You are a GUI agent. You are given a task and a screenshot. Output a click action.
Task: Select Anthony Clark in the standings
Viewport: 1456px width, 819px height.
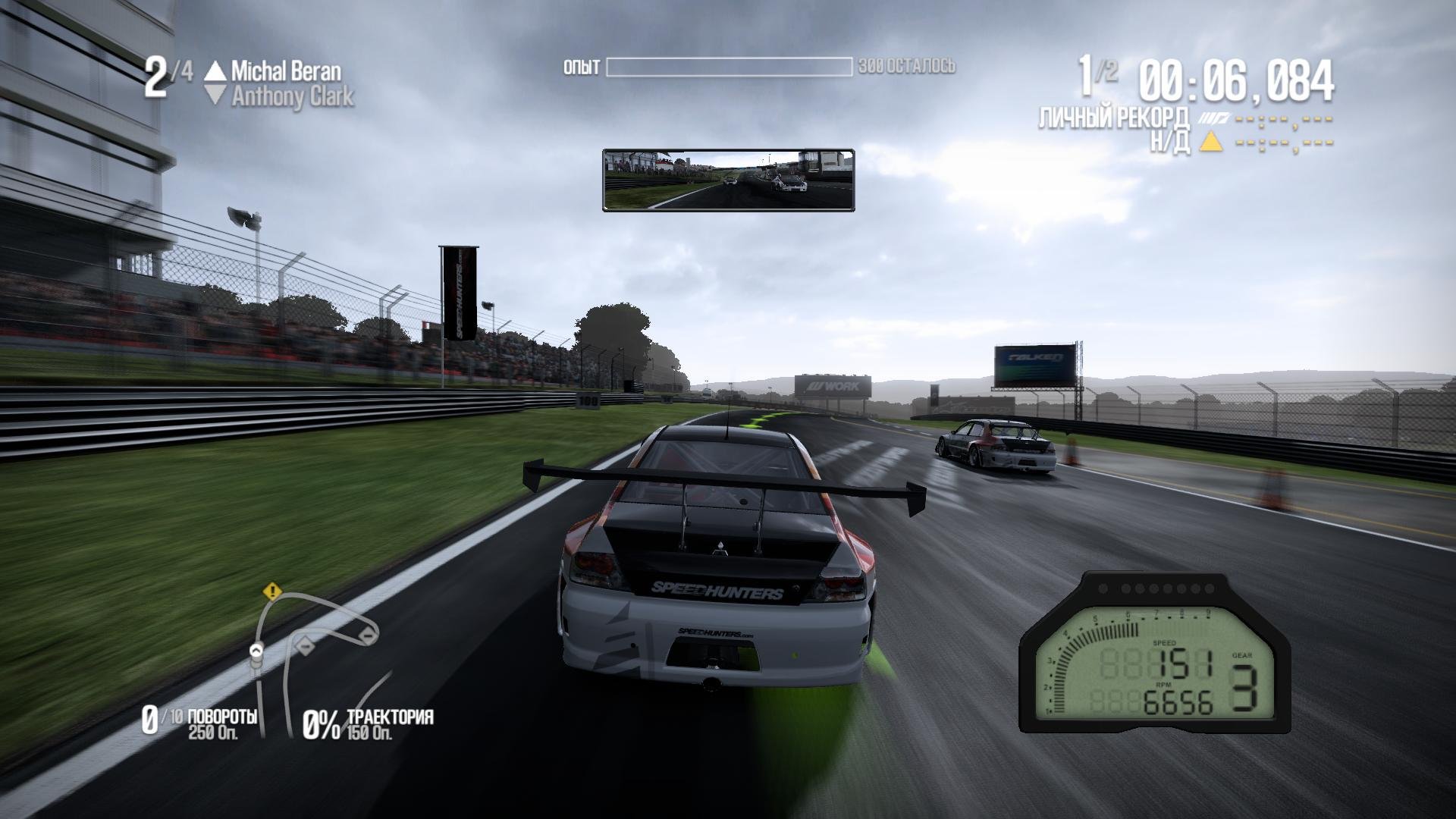pos(292,97)
